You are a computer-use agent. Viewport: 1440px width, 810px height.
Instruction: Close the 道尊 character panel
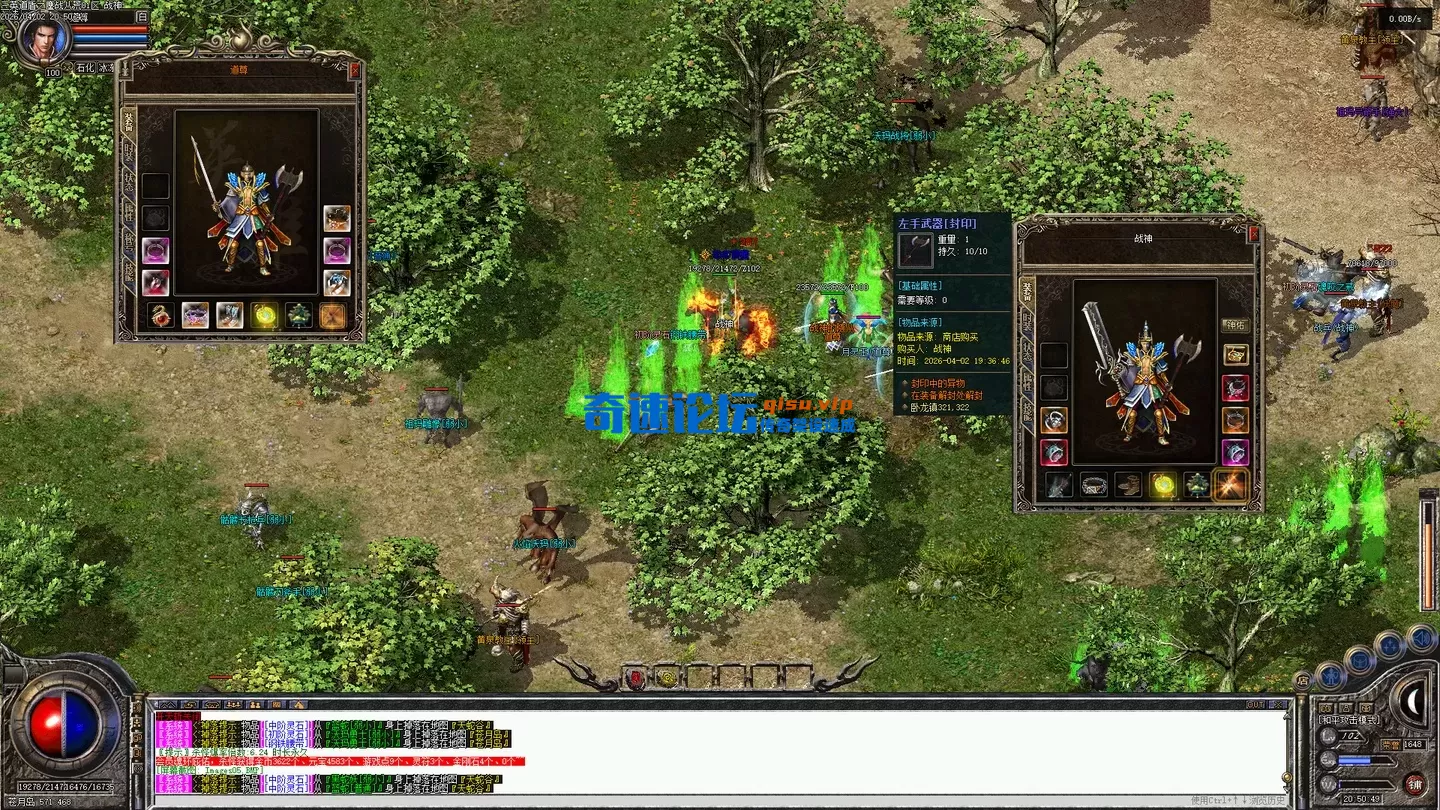point(354,70)
